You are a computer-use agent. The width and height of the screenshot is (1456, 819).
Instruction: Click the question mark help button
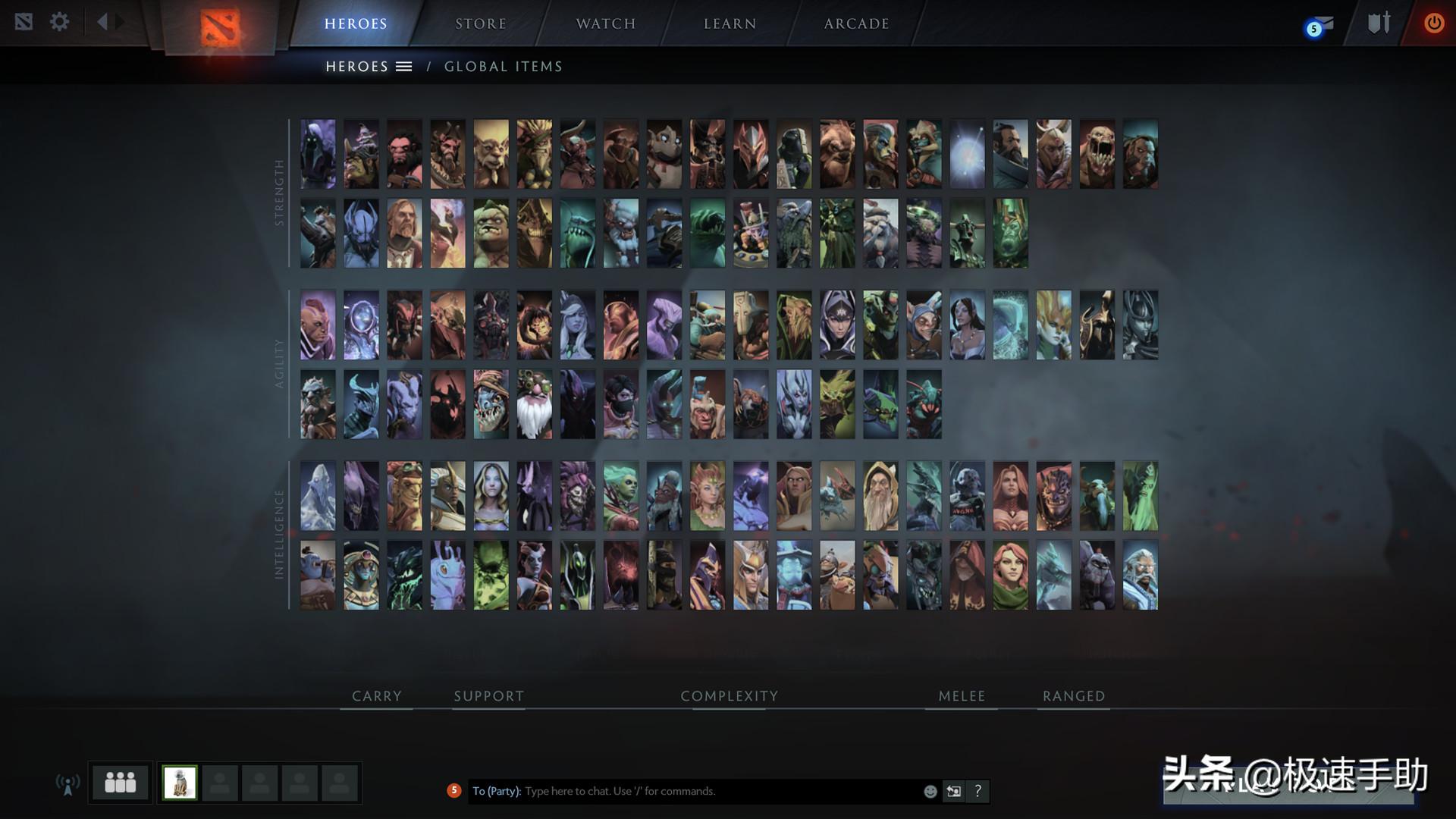pos(978,791)
